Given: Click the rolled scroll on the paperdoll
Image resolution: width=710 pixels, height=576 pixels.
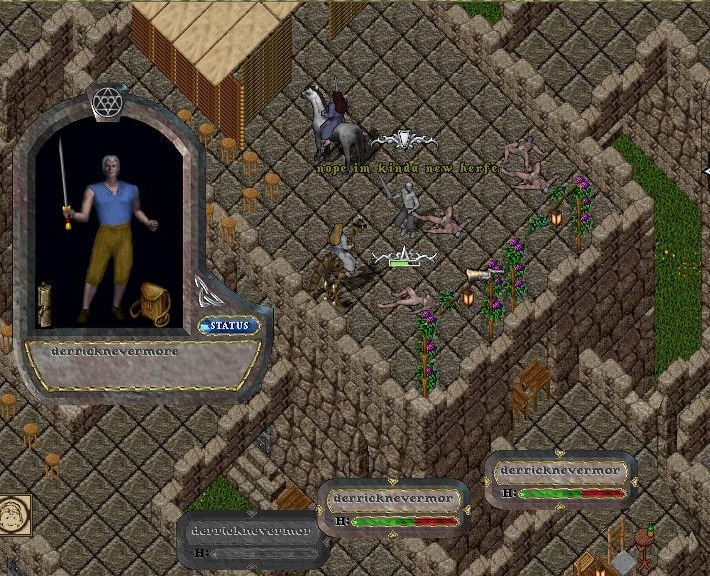Looking at the screenshot, I should pyautogui.click(x=45, y=301).
